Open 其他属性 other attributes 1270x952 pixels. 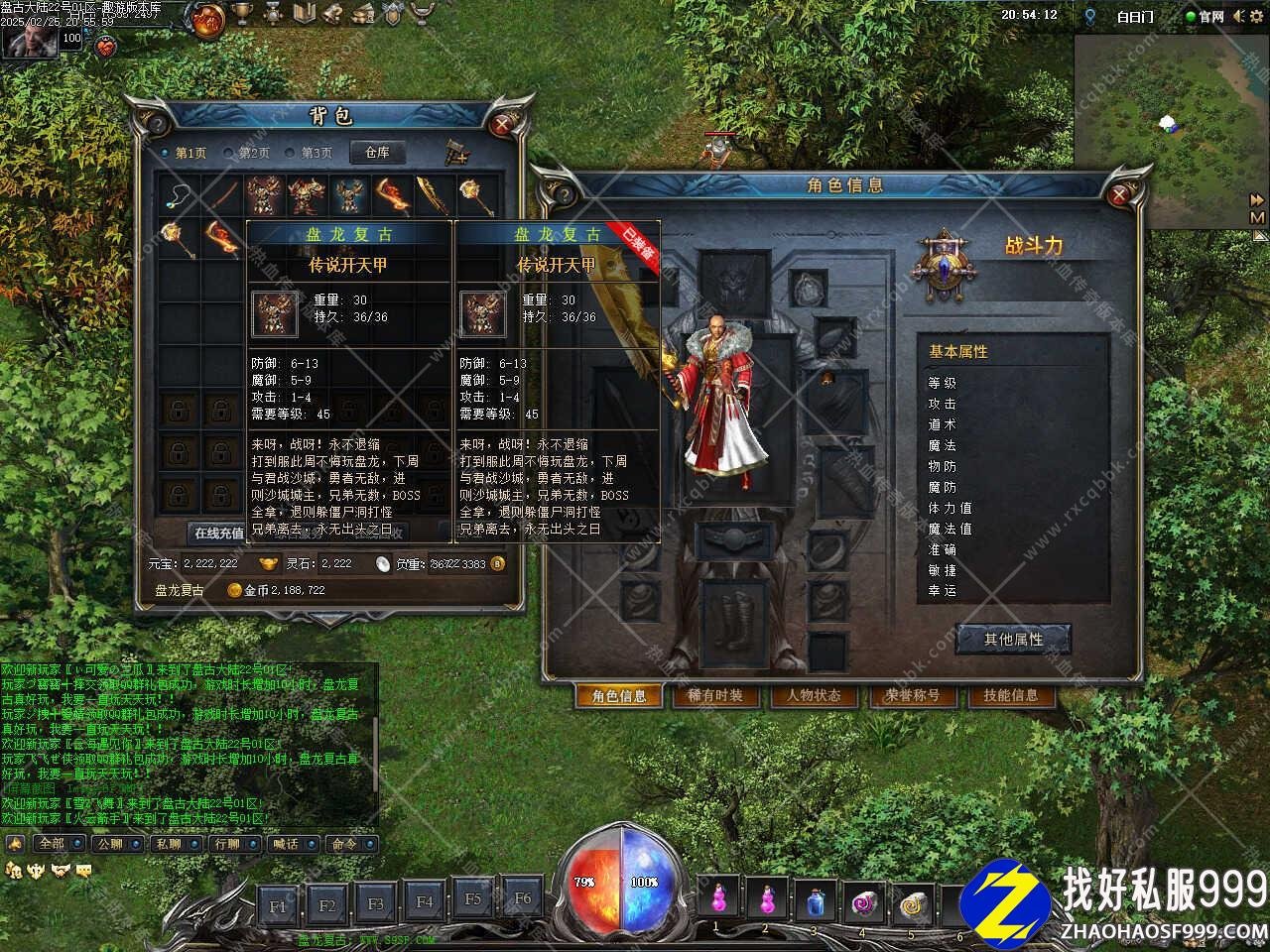click(x=1013, y=640)
